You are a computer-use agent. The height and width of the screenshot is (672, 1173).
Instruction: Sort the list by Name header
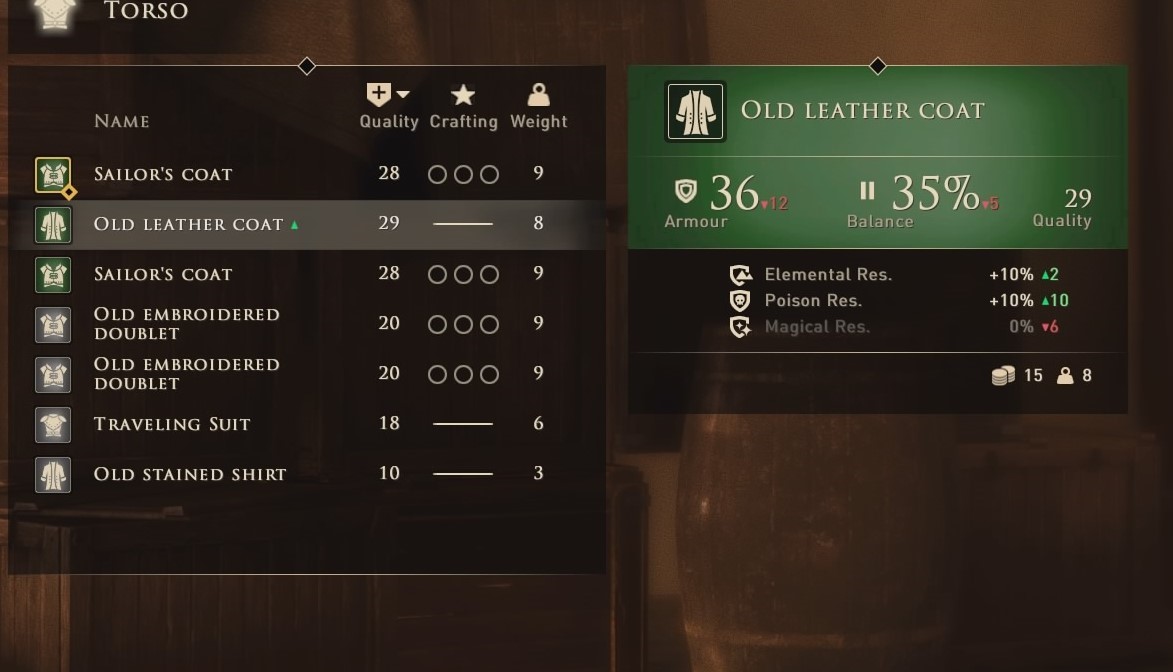[122, 121]
